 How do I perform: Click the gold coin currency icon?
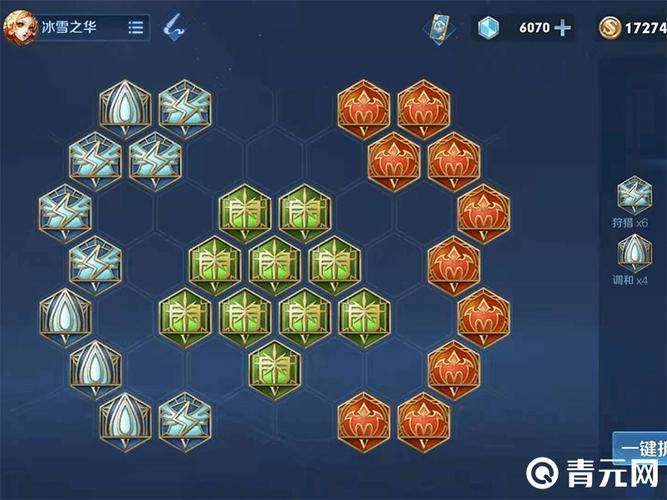(x=609, y=28)
